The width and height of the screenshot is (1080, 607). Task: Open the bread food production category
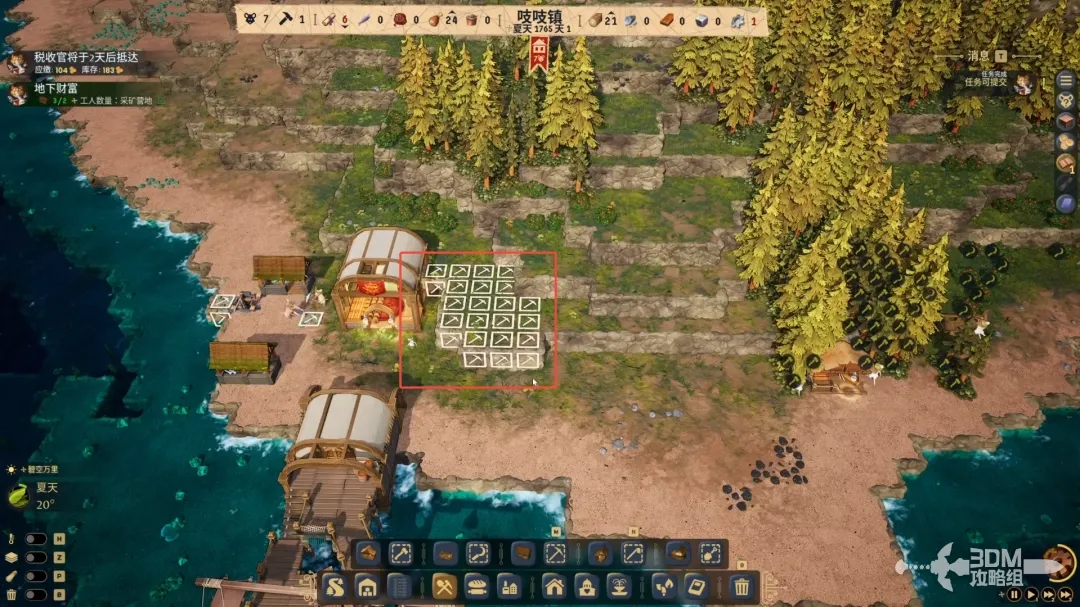(x=477, y=587)
